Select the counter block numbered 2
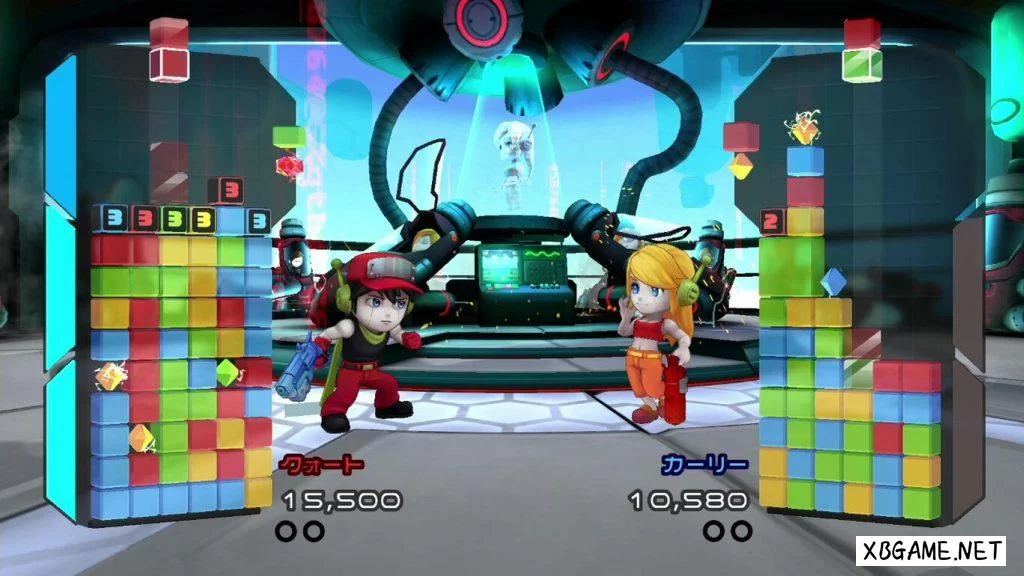 (771, 221)
